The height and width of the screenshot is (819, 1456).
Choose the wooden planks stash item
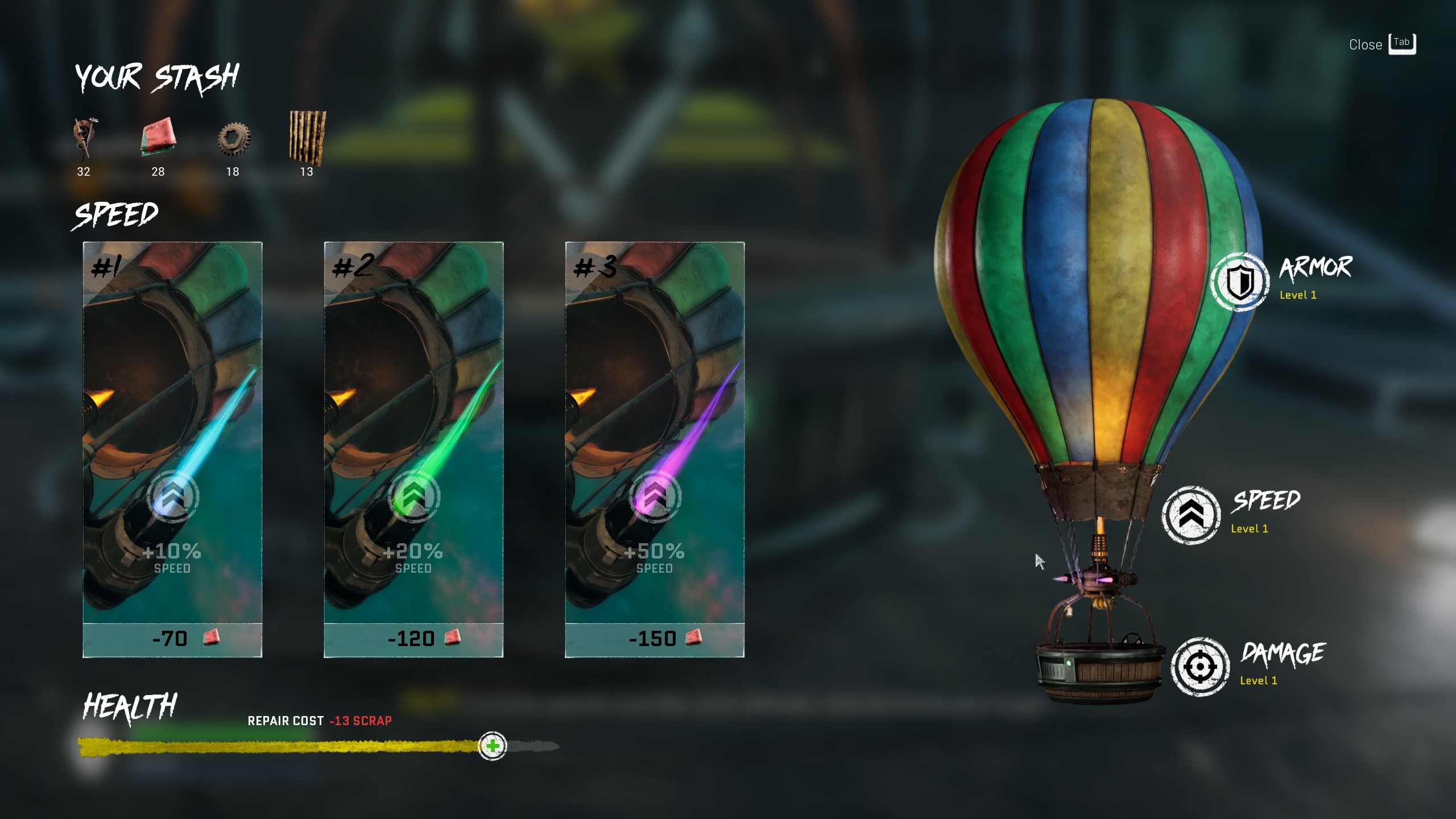pyautogui.click(x=307, y=137)
